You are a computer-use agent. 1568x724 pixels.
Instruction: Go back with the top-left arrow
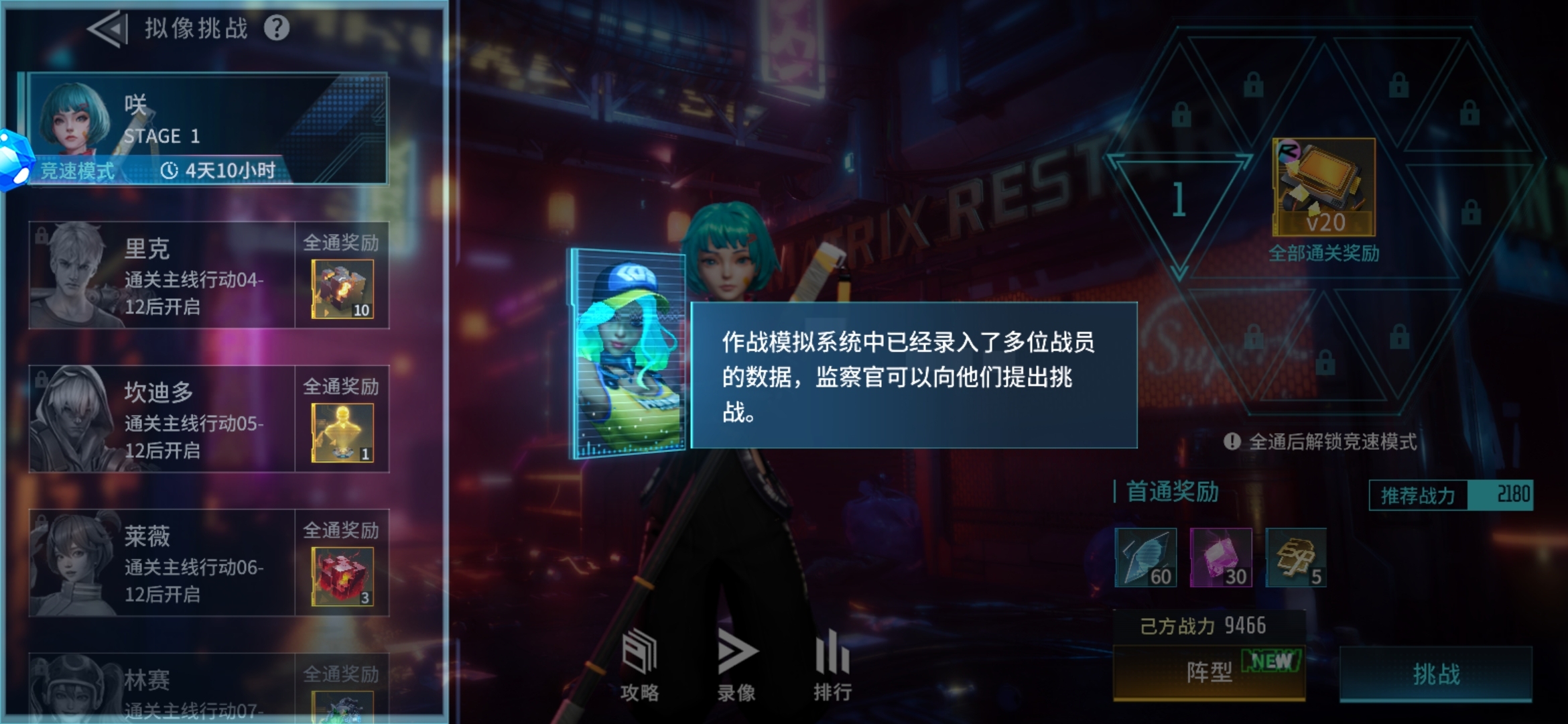tap(107, 28)
